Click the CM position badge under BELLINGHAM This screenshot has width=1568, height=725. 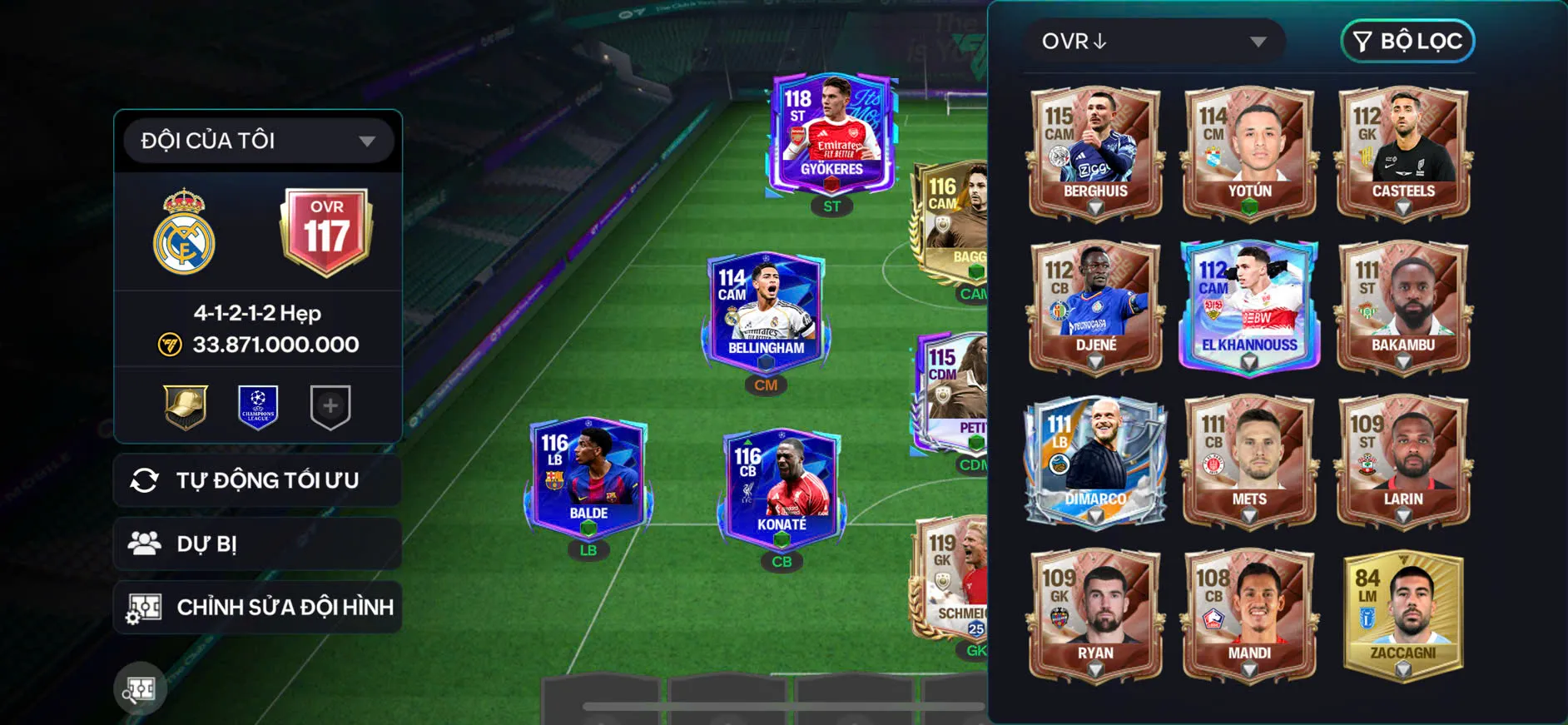click(x=765, y=385)
